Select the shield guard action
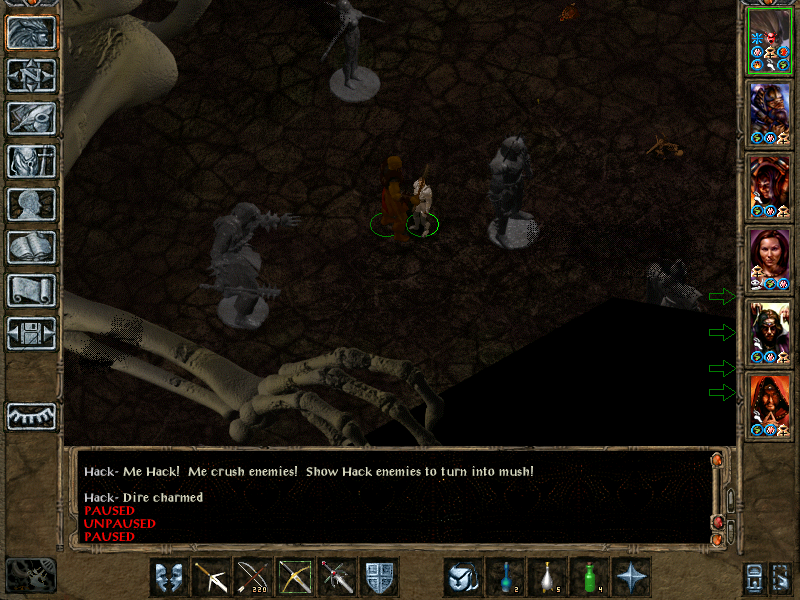Screen dimensions: 800x600 point(379,577)
